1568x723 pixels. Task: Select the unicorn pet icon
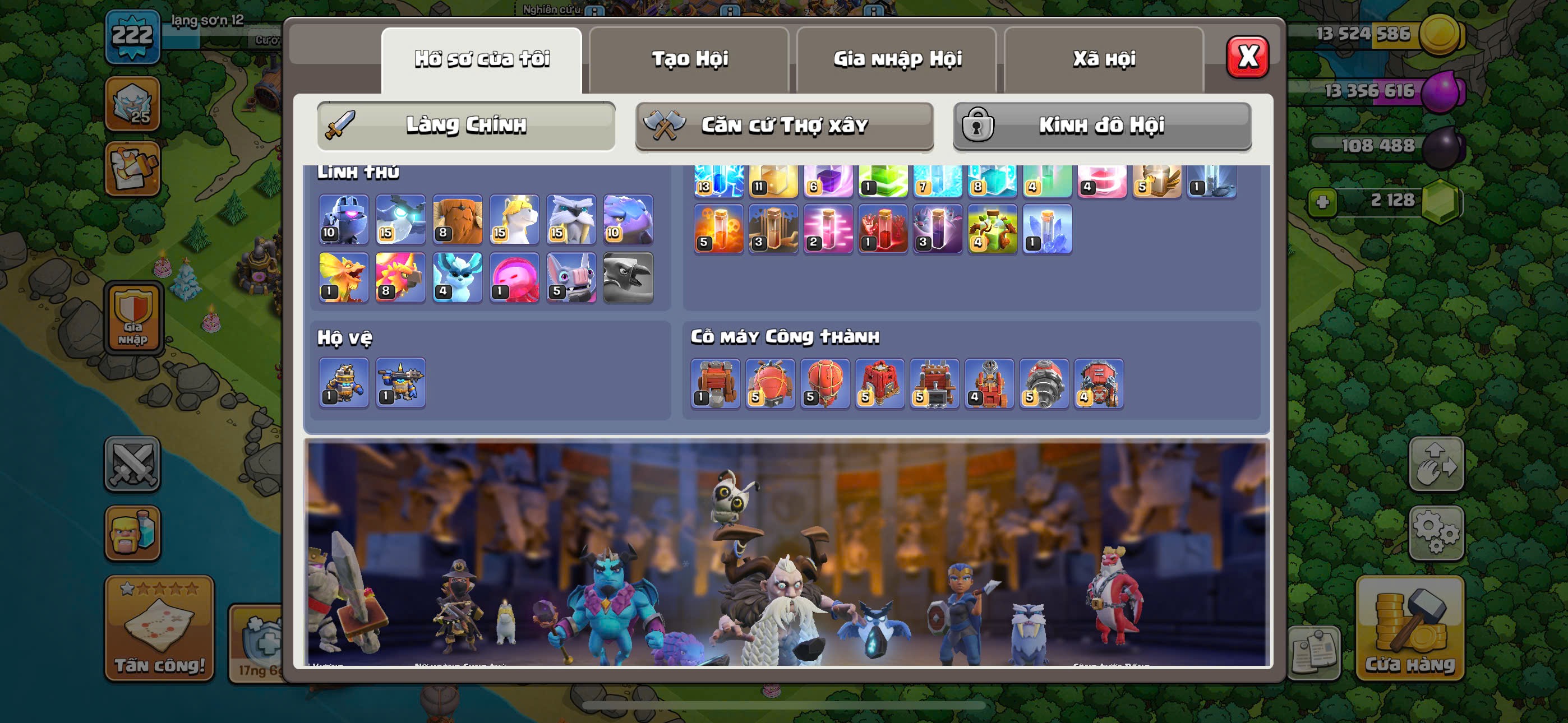tap(514, 219)
